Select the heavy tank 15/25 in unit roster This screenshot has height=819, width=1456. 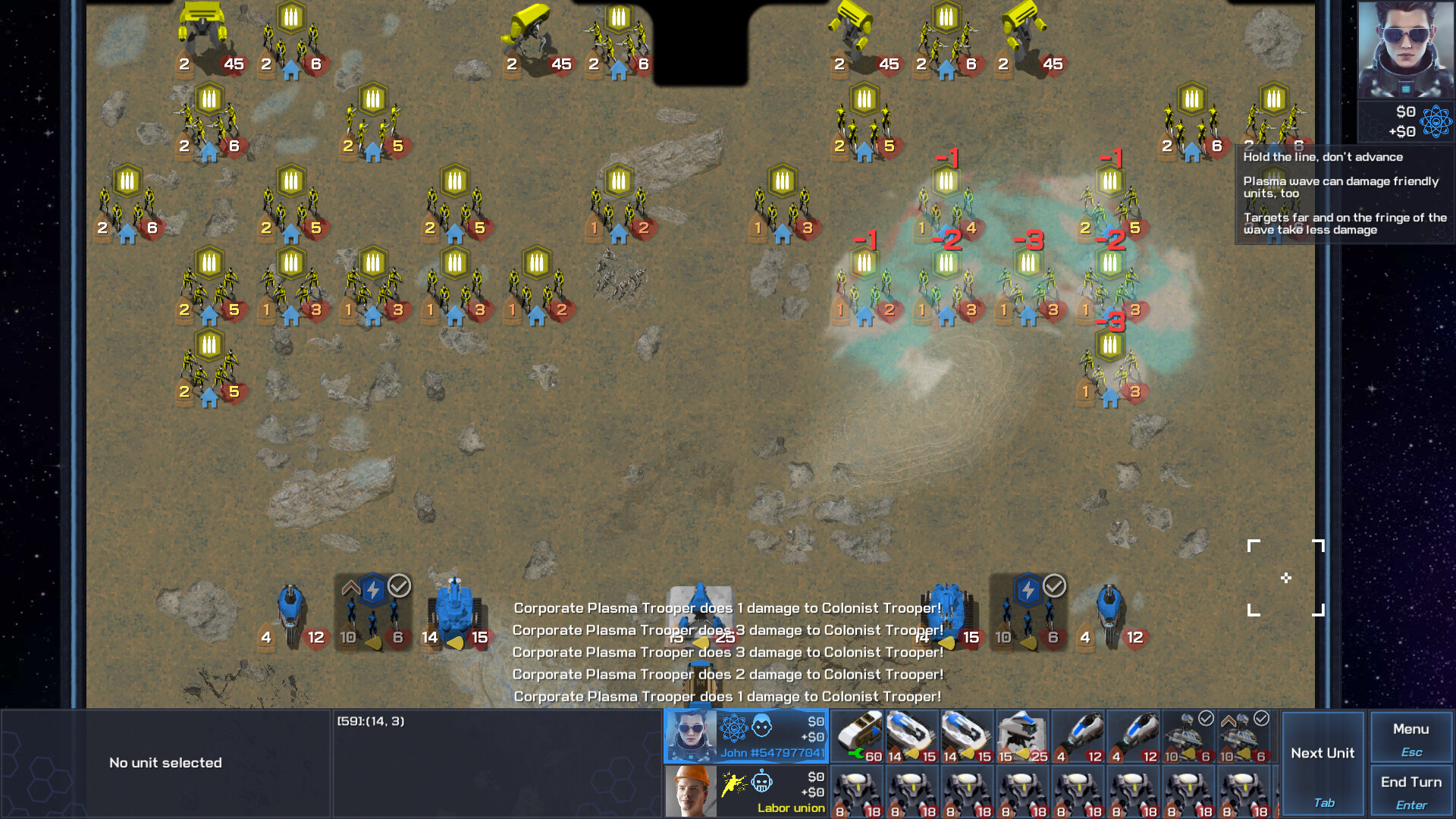[1021, 733]
